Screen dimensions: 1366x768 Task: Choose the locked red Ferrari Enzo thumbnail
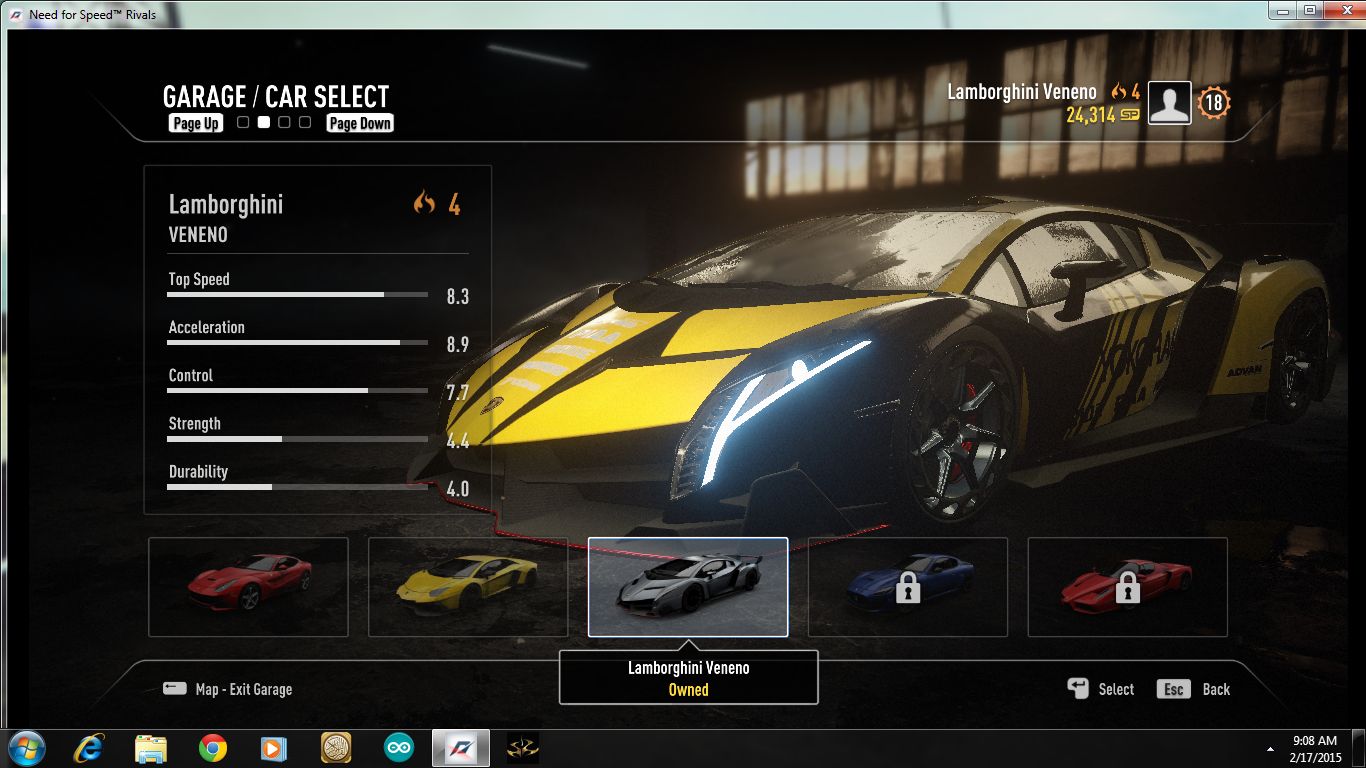1128,587
